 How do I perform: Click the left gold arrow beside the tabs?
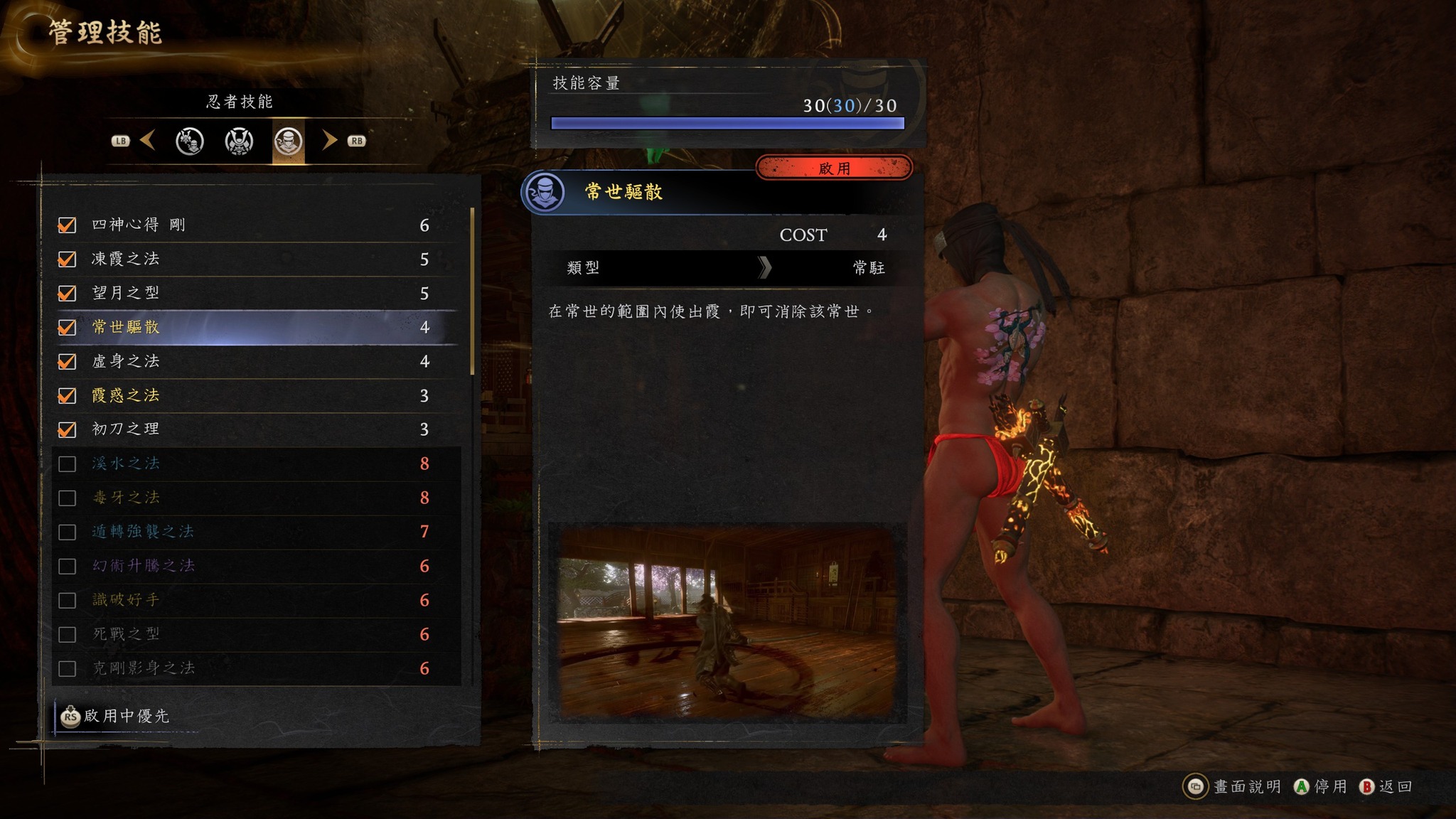[148, 140]
